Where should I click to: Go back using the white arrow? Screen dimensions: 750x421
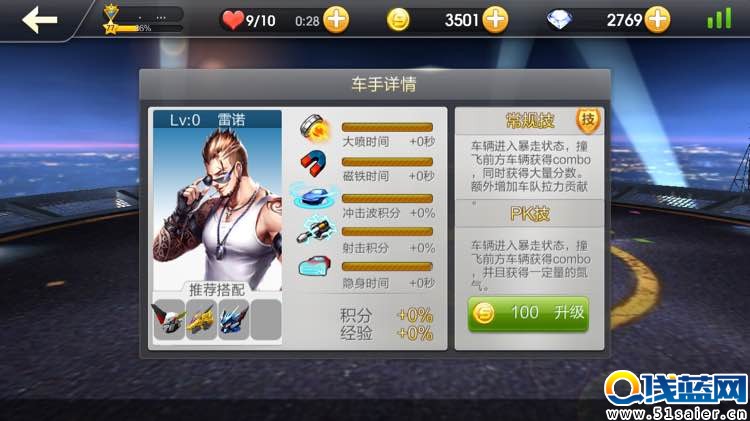39,19
